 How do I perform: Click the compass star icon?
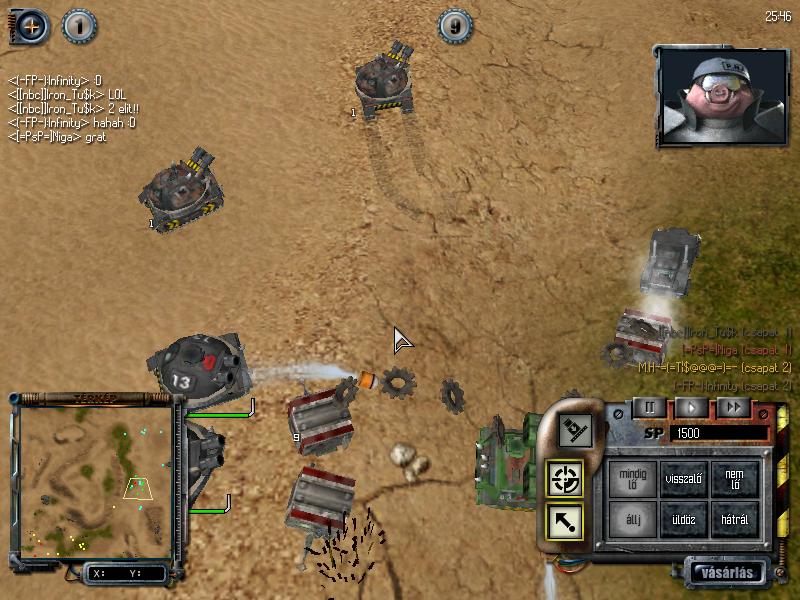pyautogui.click(x=32, y=25)
